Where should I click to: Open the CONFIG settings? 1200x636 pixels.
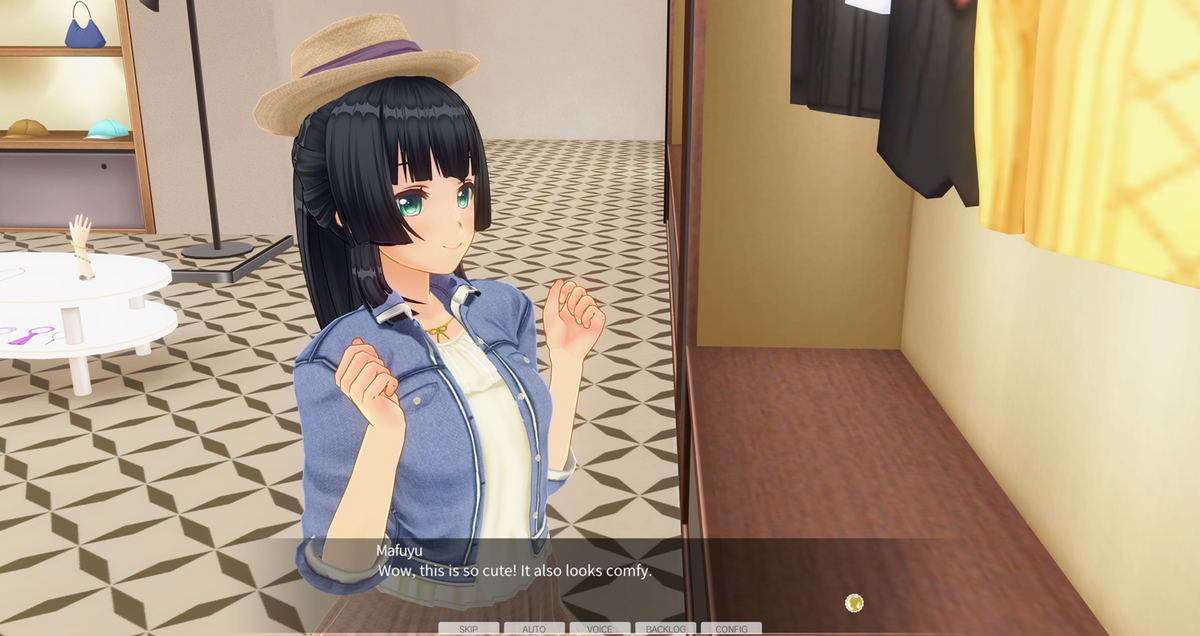point(731,629)
